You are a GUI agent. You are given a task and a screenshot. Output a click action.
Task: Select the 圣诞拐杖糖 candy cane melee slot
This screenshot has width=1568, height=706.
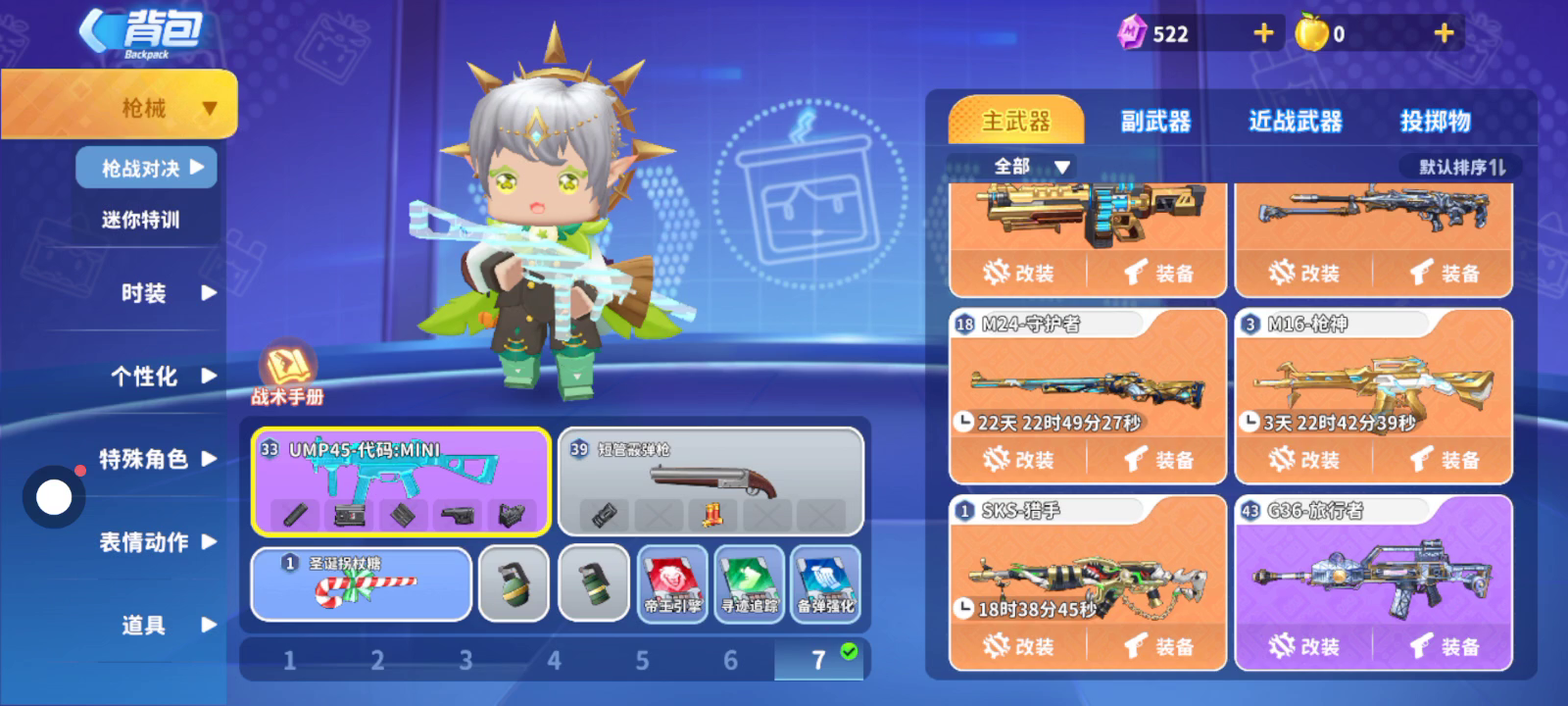[x=361, y=584]
